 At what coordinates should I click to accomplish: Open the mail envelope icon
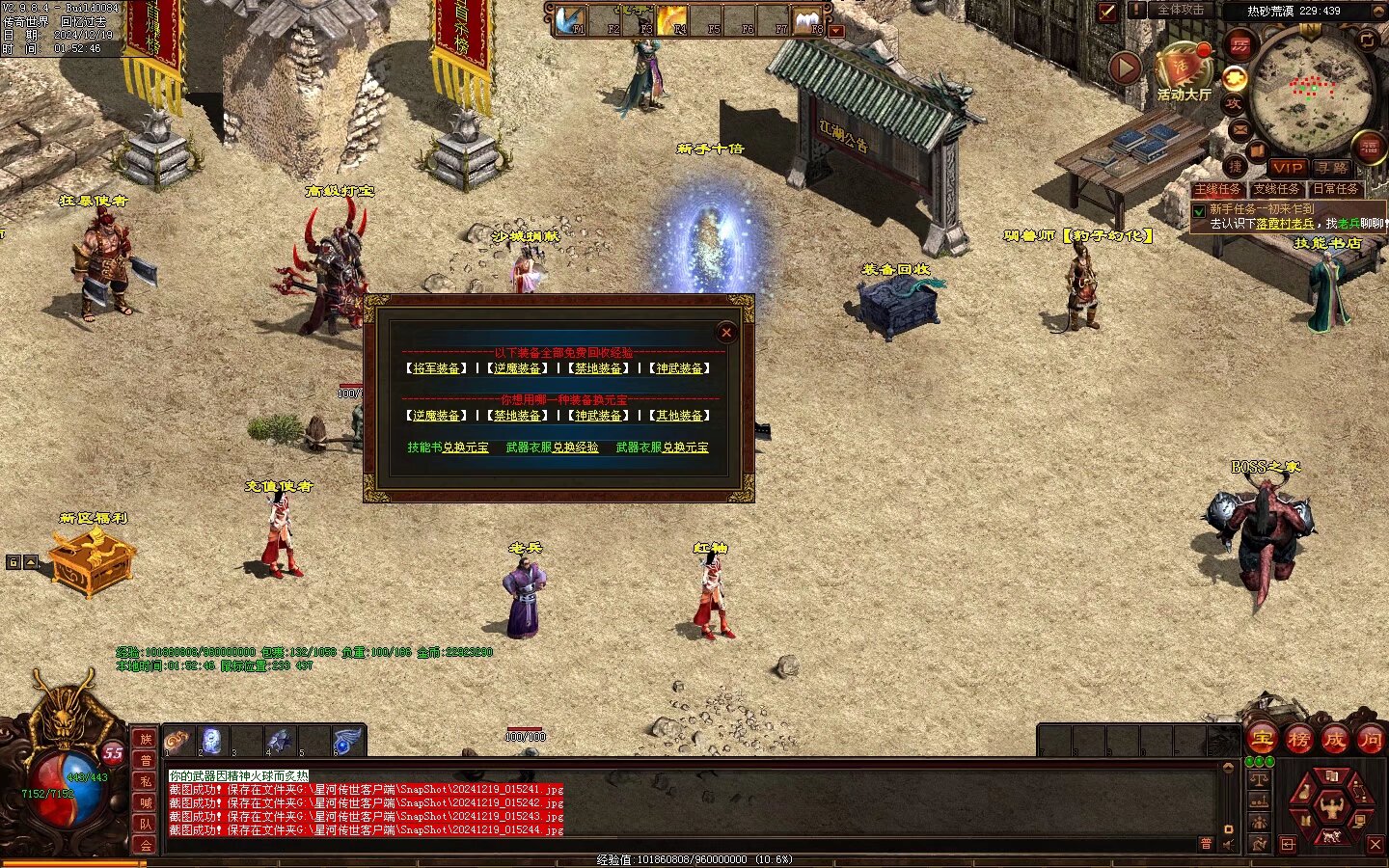coord(1239,129)
